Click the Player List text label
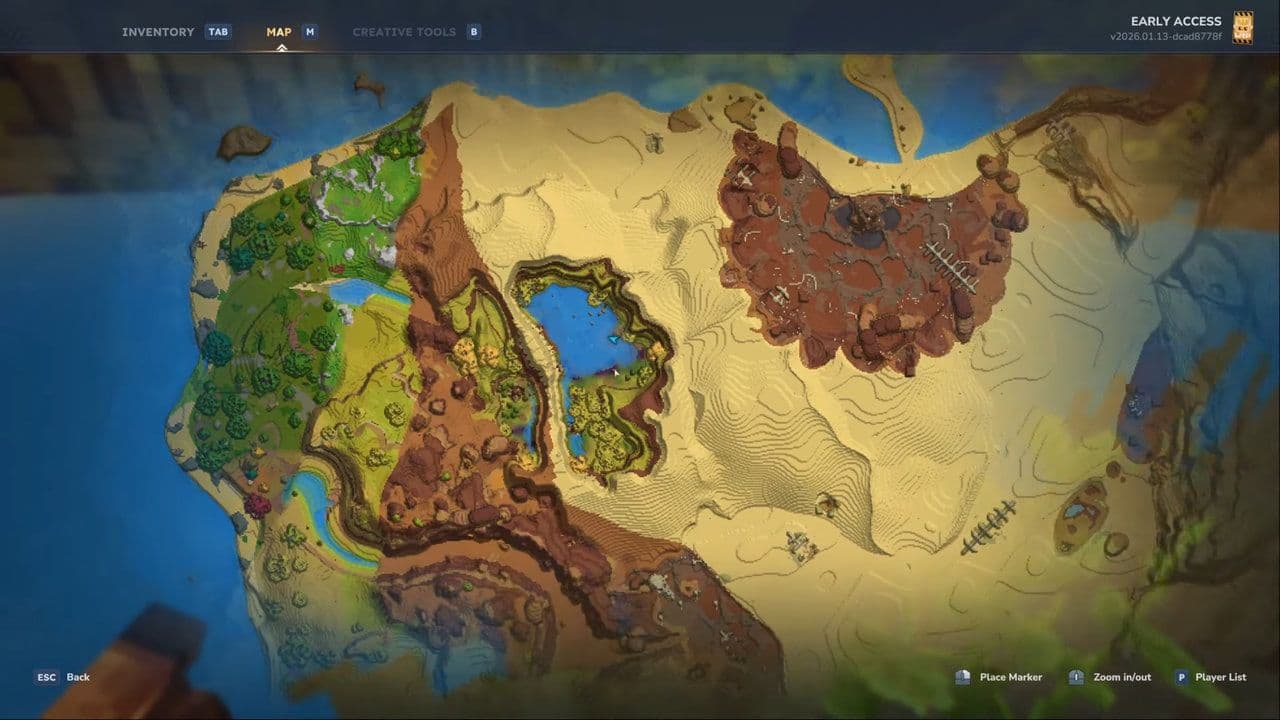1280x720 pixels. click(1221, 677)
